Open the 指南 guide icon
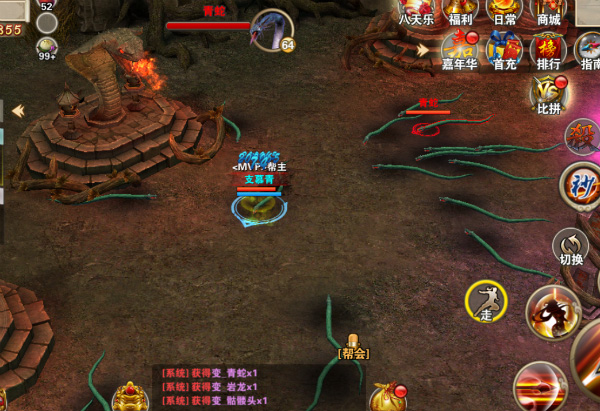 (x=588, y=50)
